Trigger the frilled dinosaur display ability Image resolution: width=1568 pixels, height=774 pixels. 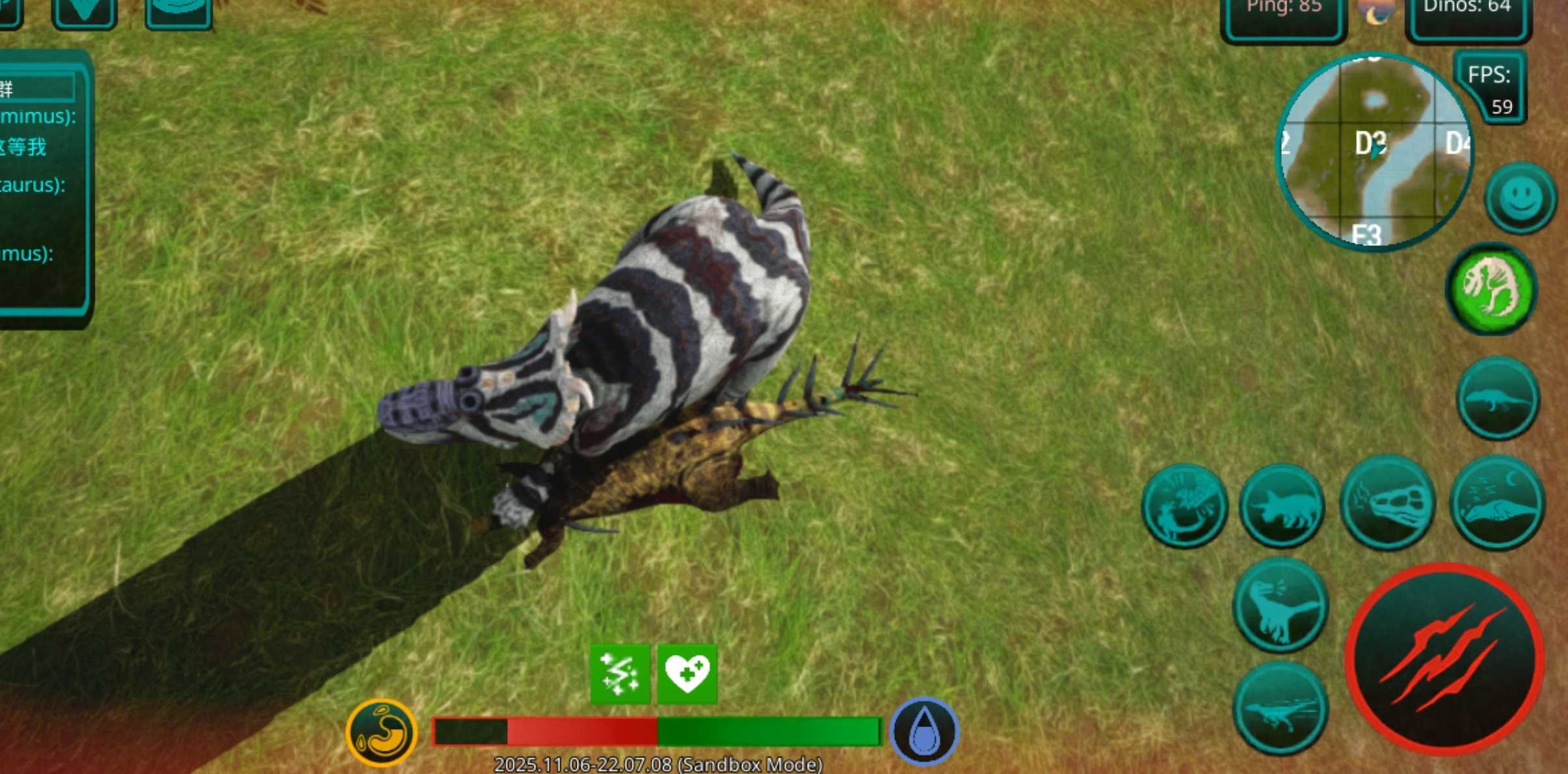point(1184,505)
